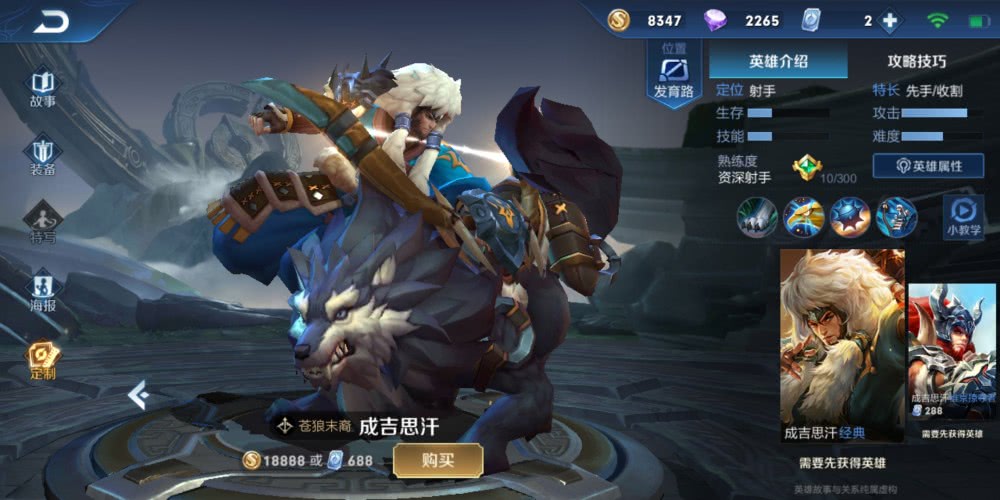Open the 海报 poster view
1000x500 pixels.
pos(42,291)
